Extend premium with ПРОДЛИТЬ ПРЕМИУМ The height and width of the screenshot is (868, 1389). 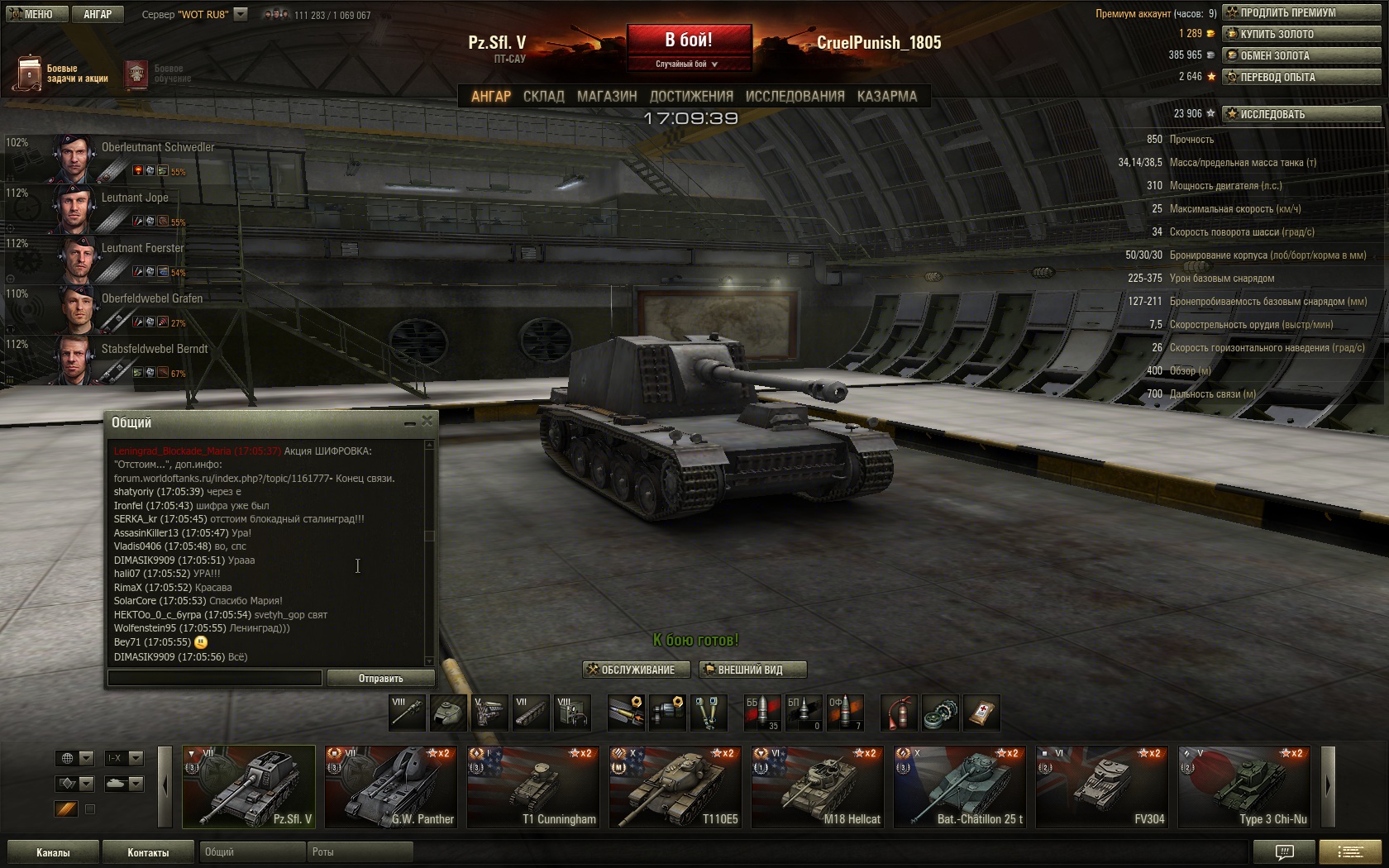1301,12
